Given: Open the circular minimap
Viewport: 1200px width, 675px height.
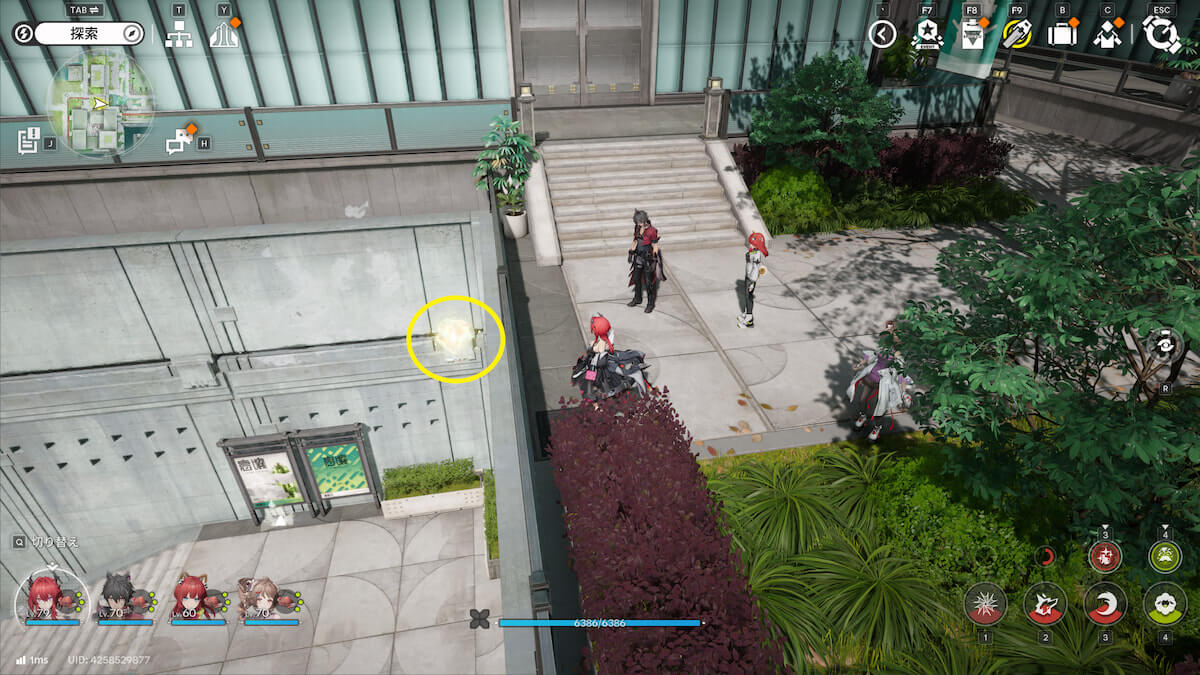Looking at the screenshot, I should pyautogui.click(x=100, y=103).
